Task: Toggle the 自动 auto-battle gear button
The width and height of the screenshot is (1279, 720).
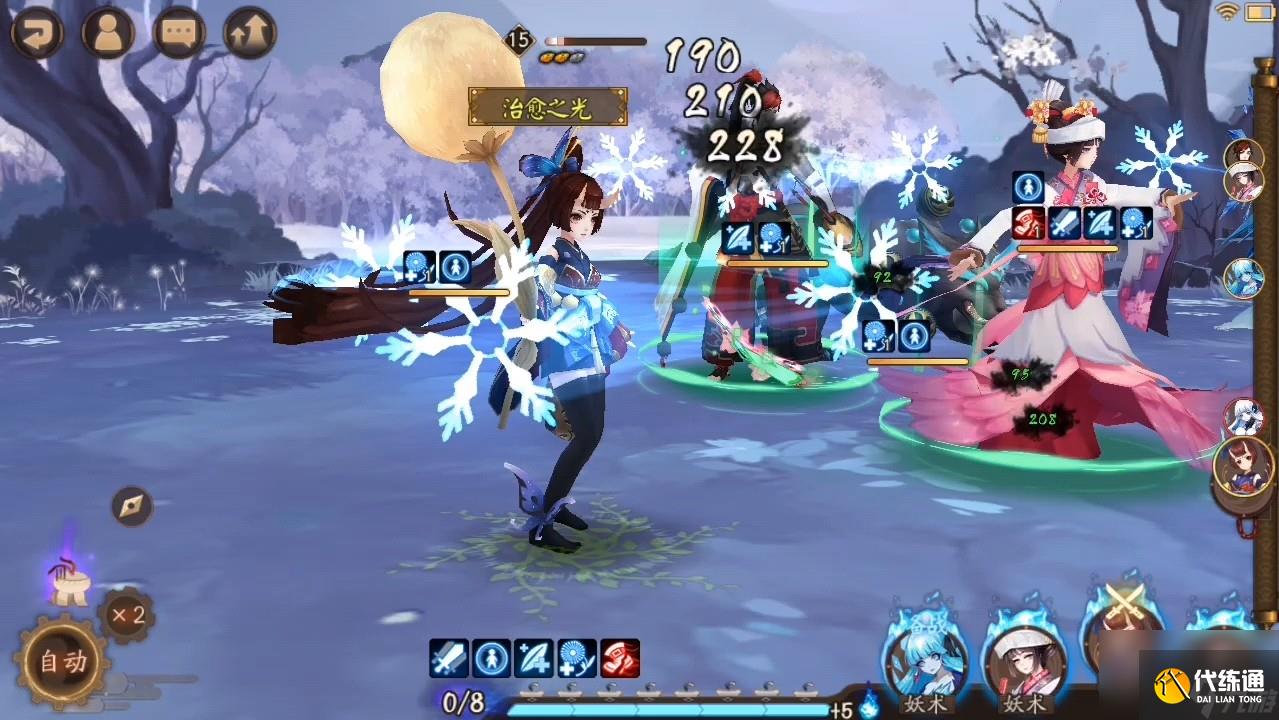Action: click(62, 661)
